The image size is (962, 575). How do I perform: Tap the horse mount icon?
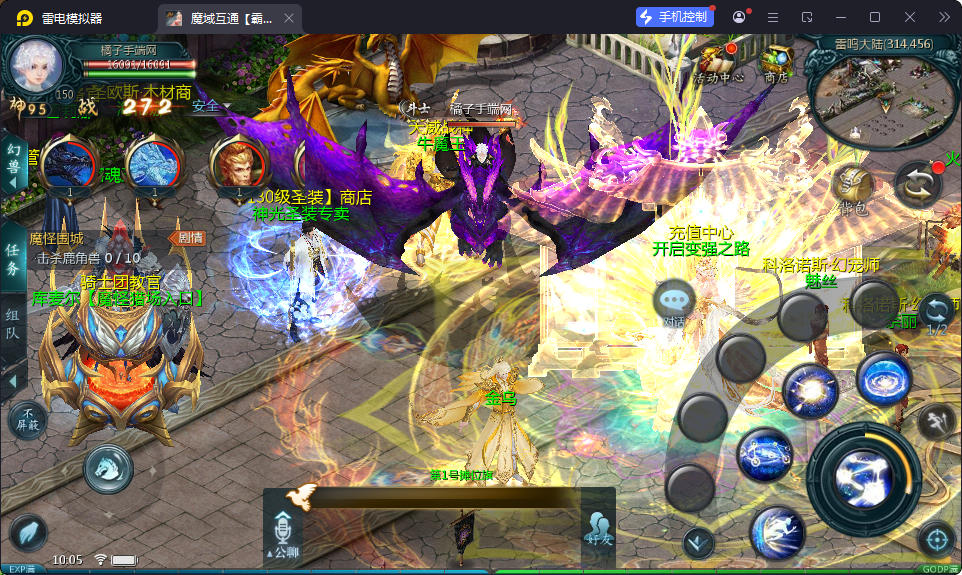point(108,468)
